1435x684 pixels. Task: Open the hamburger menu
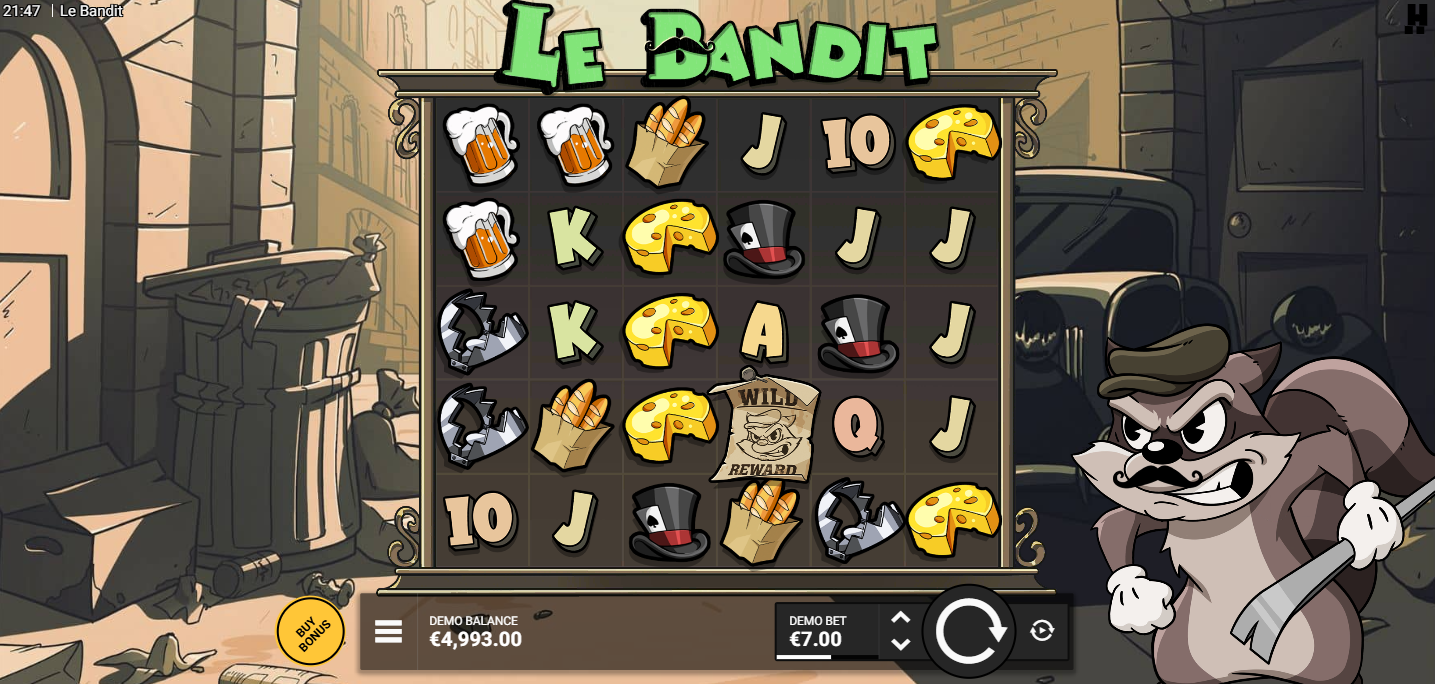(x=388, y=631)
